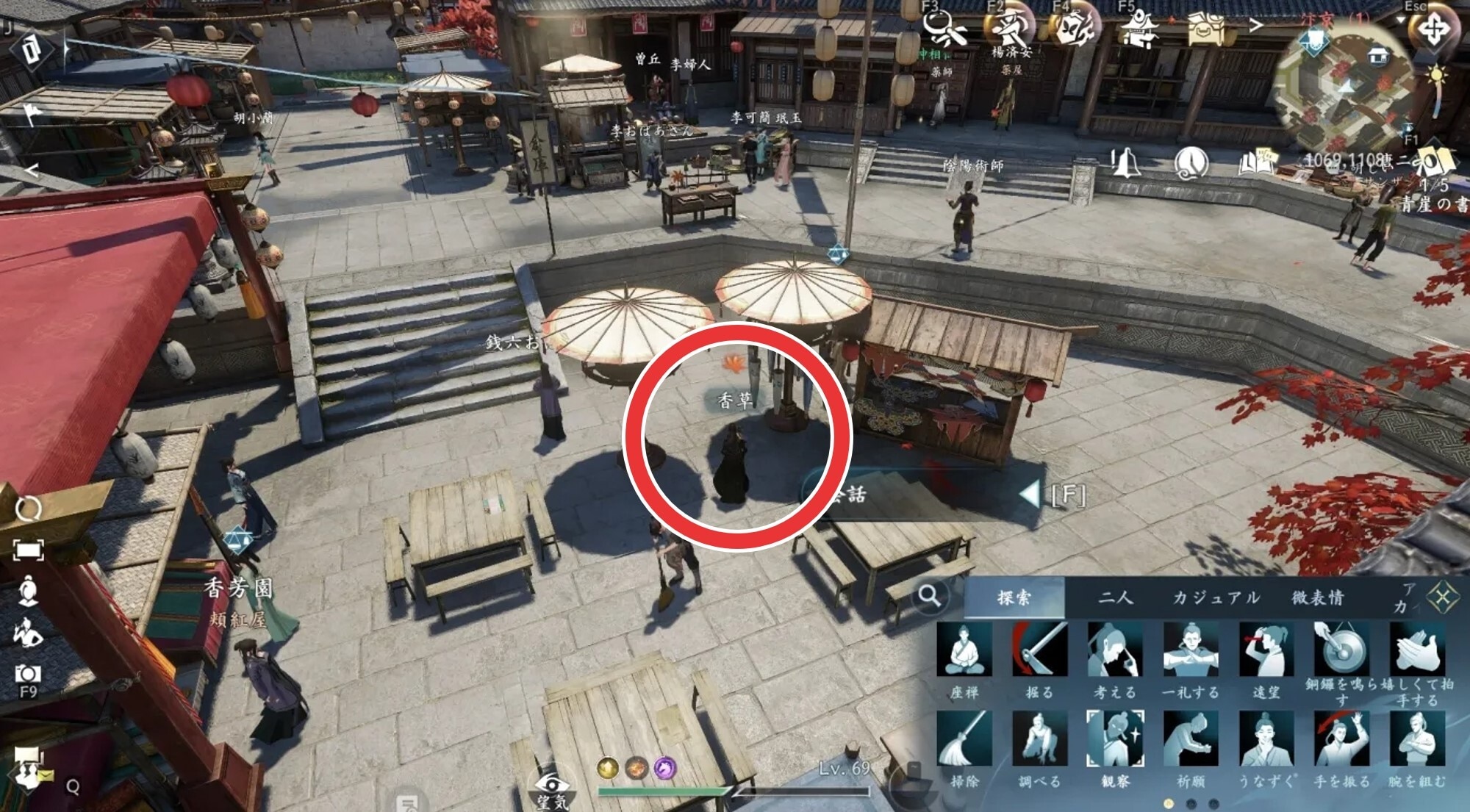Open the カジュアル emote category

pos(1216,597)
